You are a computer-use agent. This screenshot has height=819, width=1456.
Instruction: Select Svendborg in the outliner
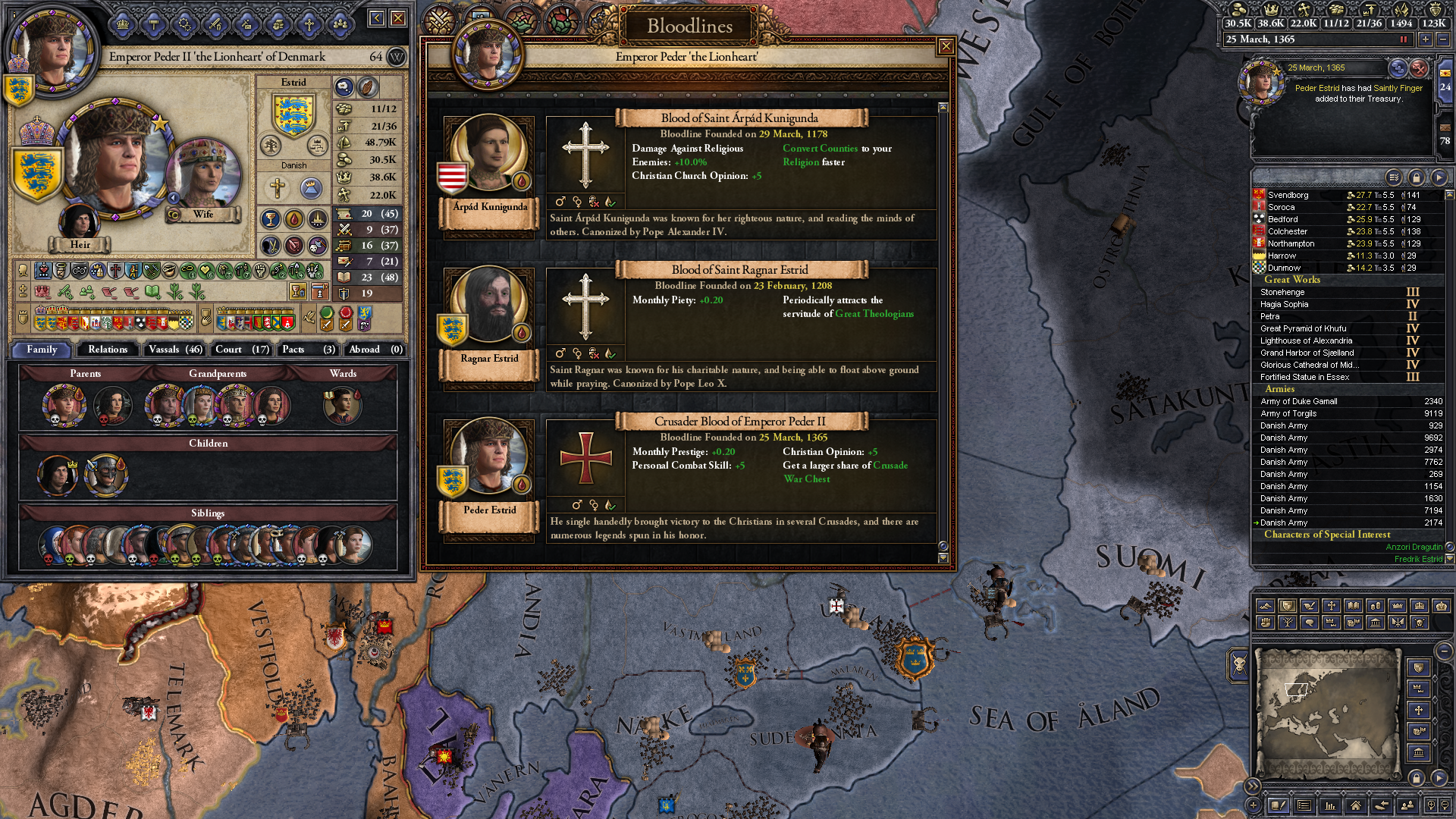pyautogui.click(x=1288, y=195)
